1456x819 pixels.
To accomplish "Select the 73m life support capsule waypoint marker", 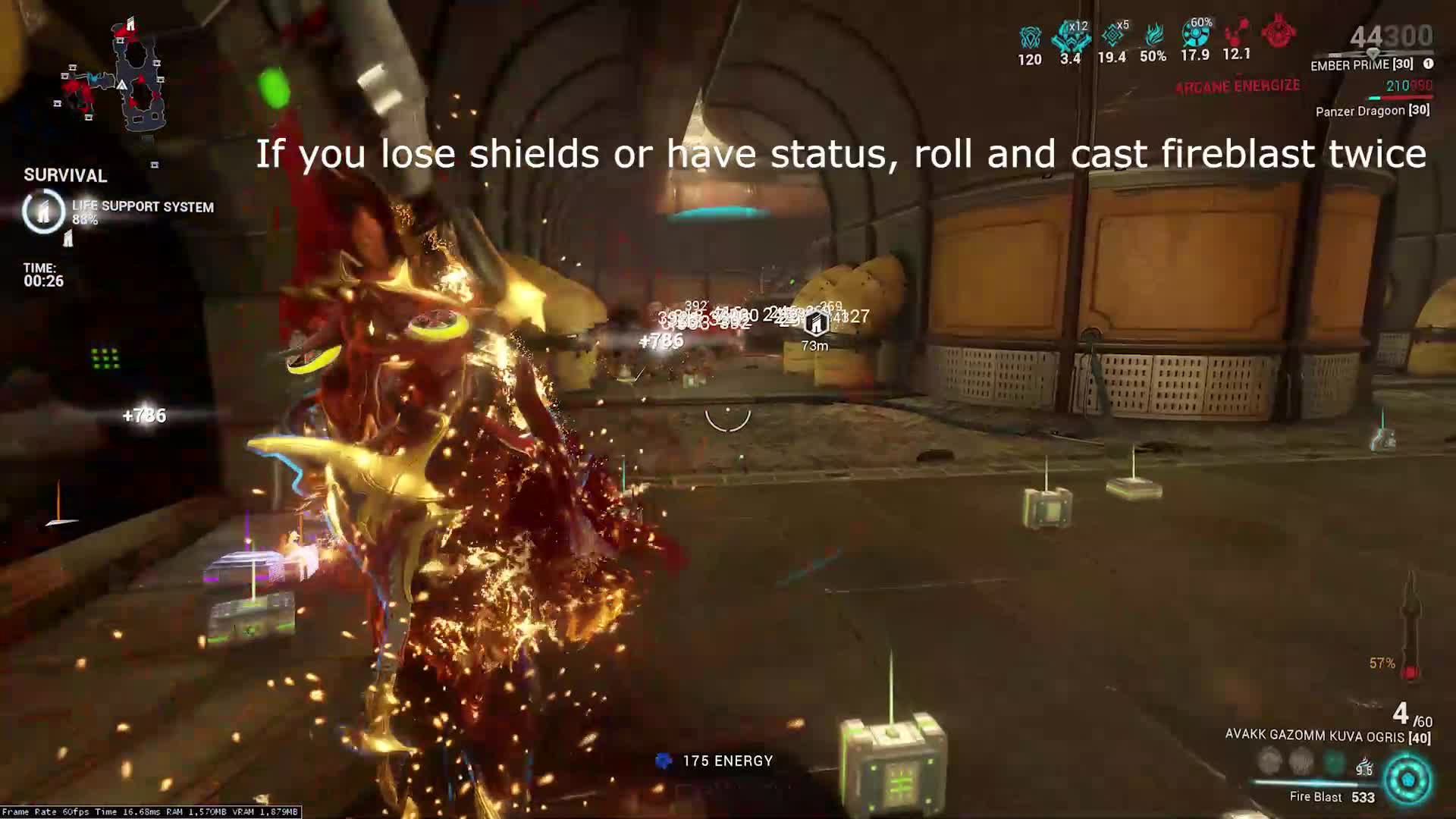I will 815,325.
